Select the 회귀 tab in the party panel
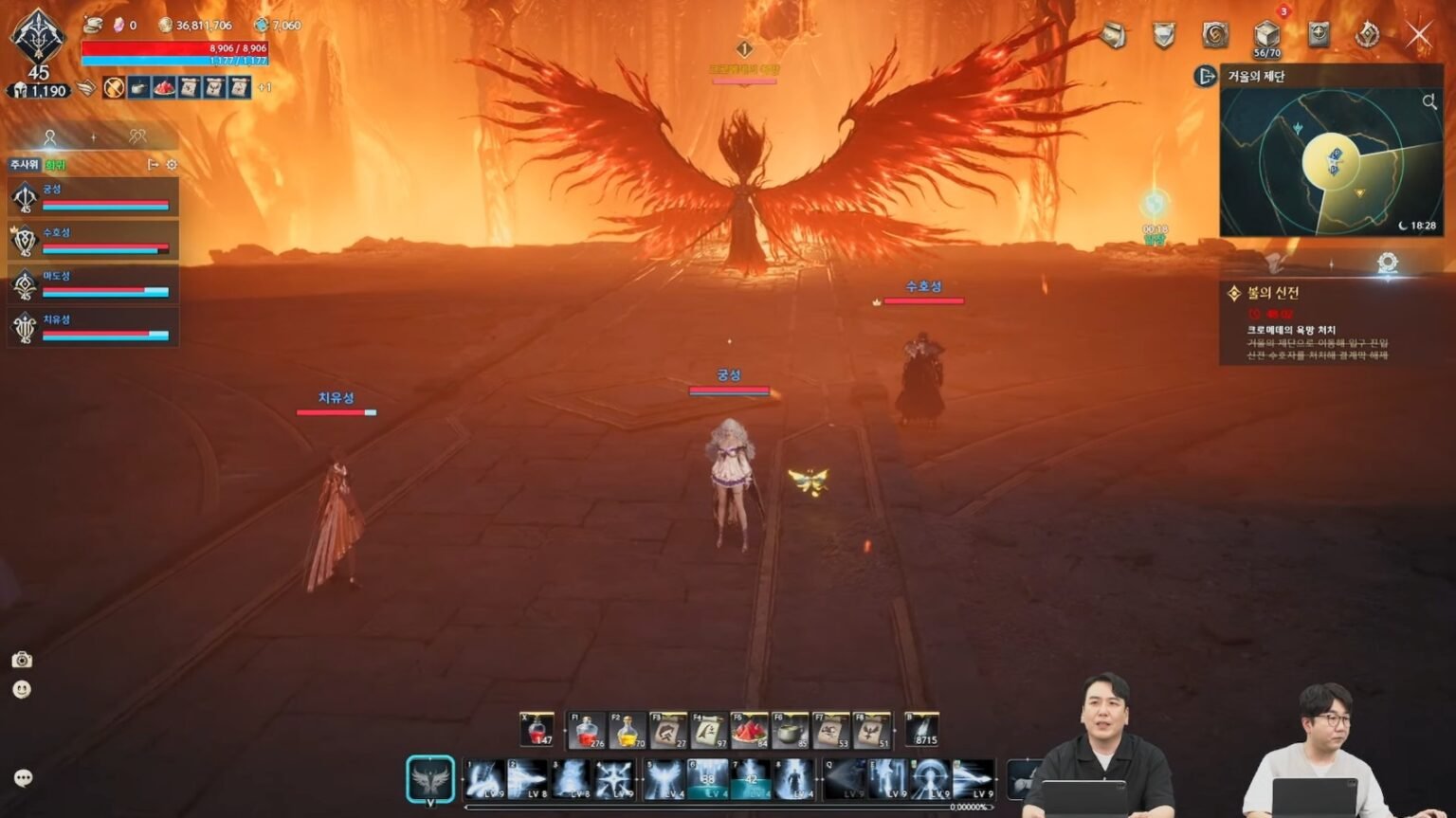 point(54,164)
